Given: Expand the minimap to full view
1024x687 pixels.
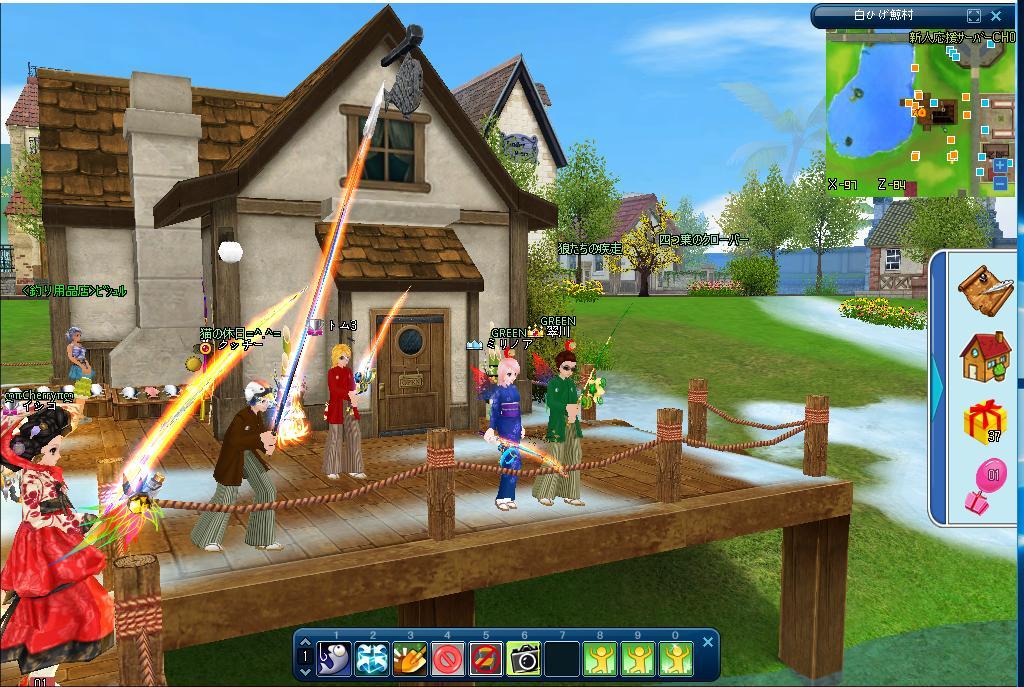Looking at the screenshot, I should [x=974, y=16].
